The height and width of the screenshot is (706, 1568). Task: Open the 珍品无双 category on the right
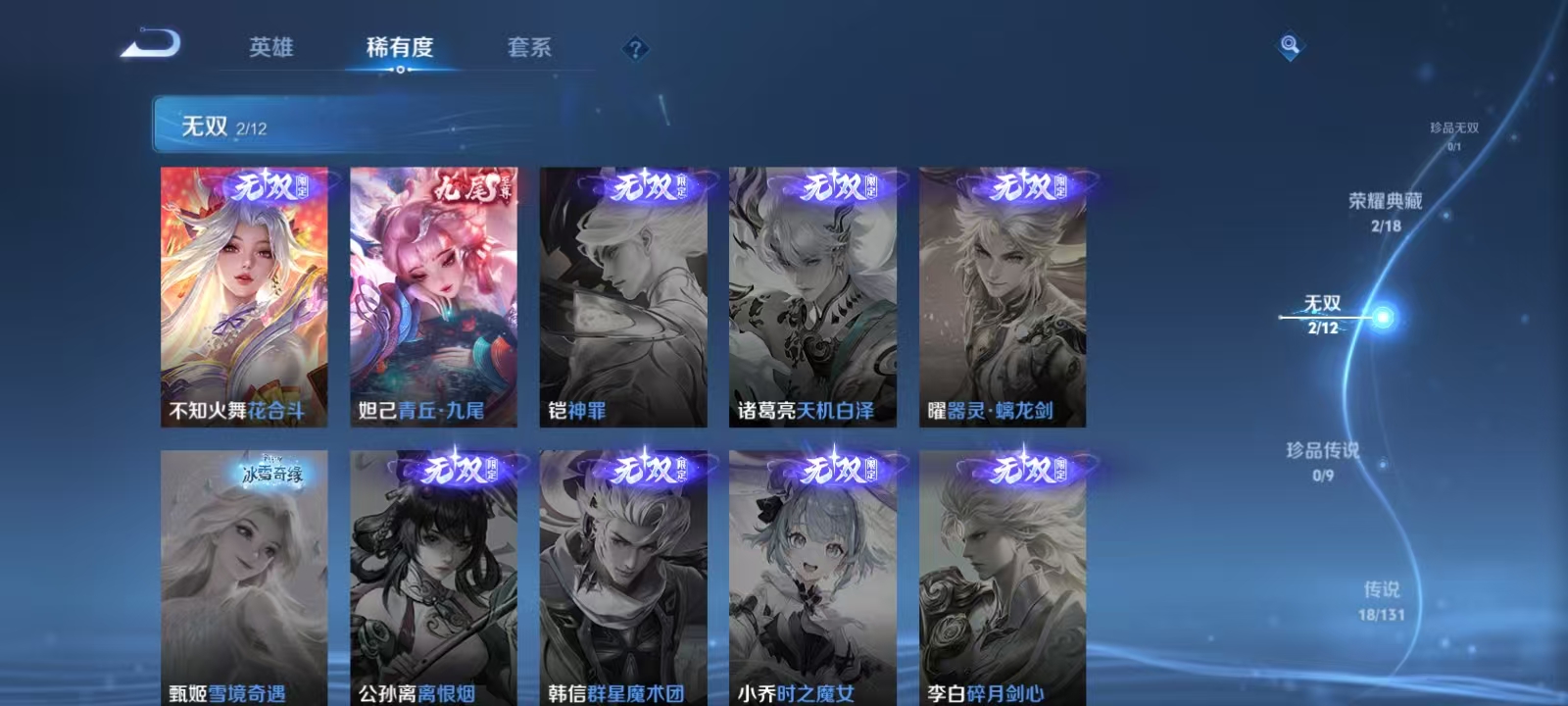pyautogui.click(x=1456, y=128)
